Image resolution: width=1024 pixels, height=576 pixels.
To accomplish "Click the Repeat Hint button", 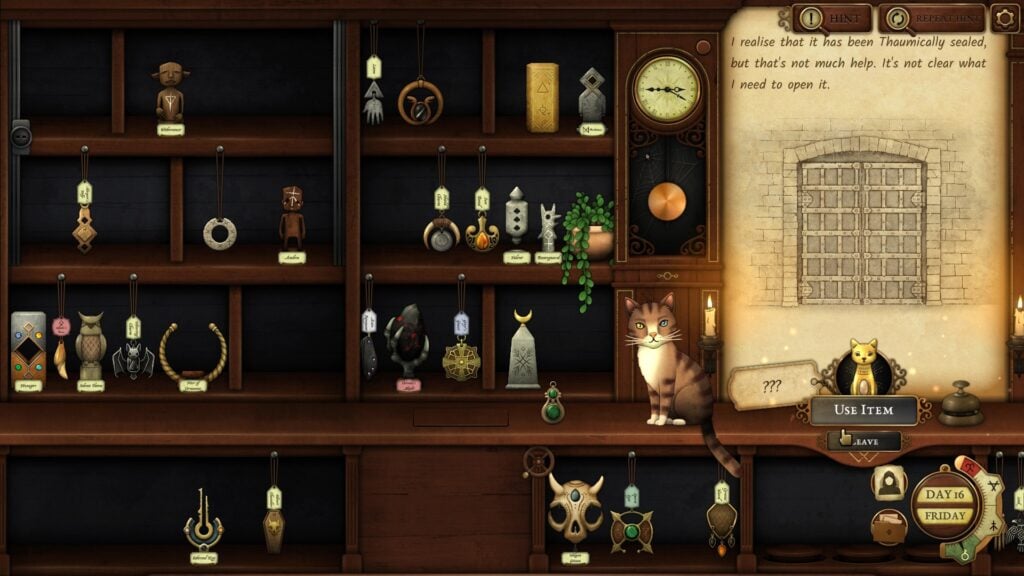I will click(932, 18).
